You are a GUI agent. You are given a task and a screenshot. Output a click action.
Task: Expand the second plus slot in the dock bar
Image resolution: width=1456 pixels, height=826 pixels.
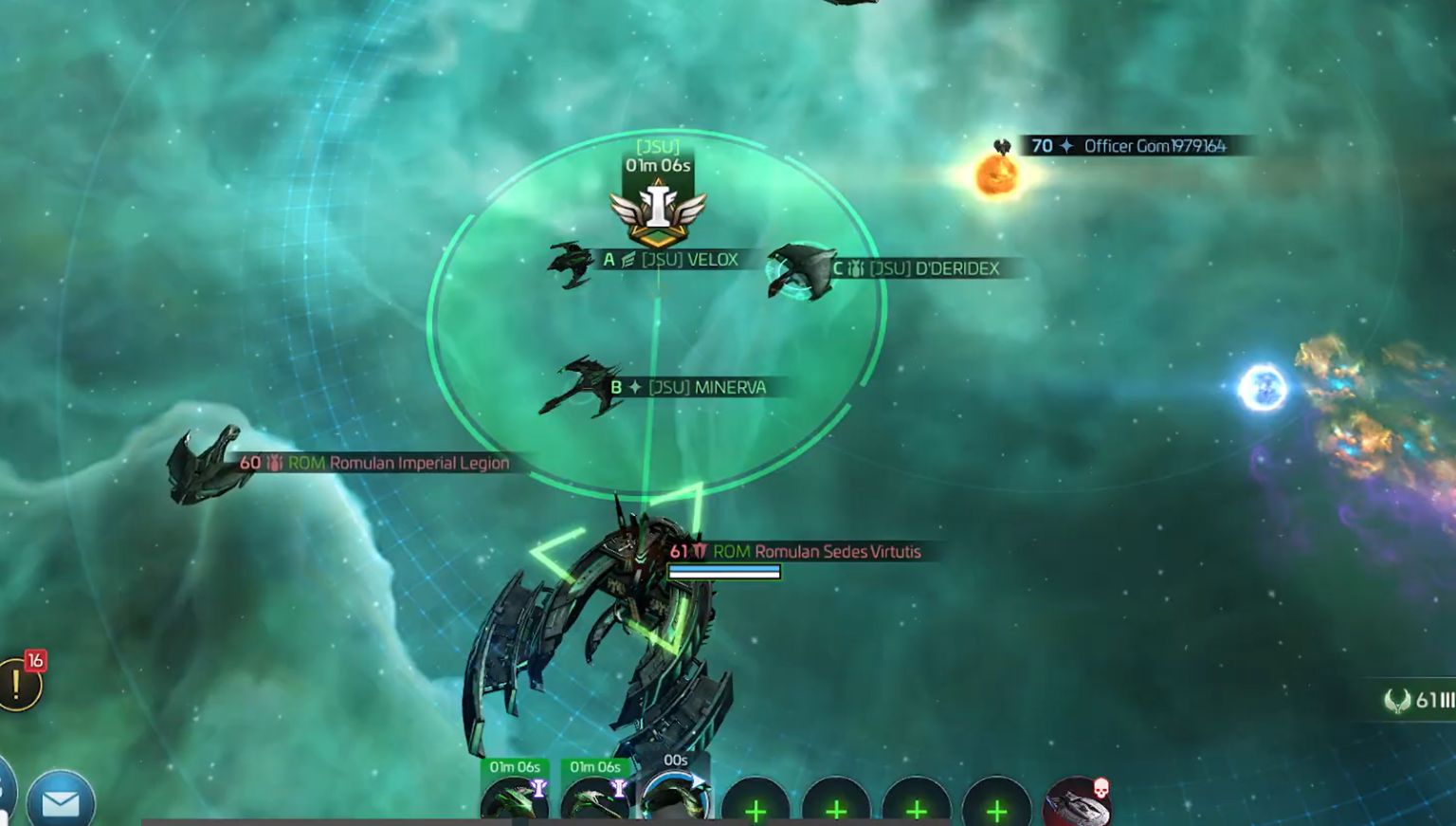[x=836, y=812]
